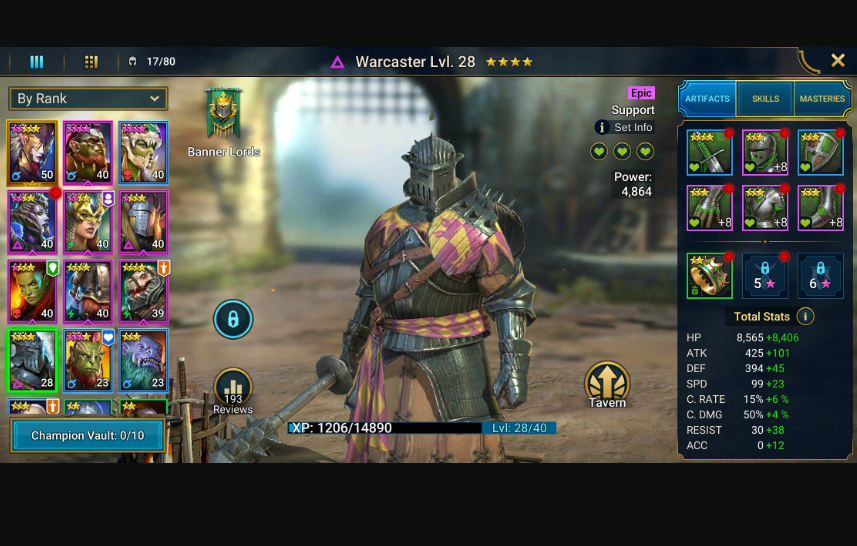Toggle the champion lock icon
The height and width of the screenshot is (546, 857).
coord(232,320)
